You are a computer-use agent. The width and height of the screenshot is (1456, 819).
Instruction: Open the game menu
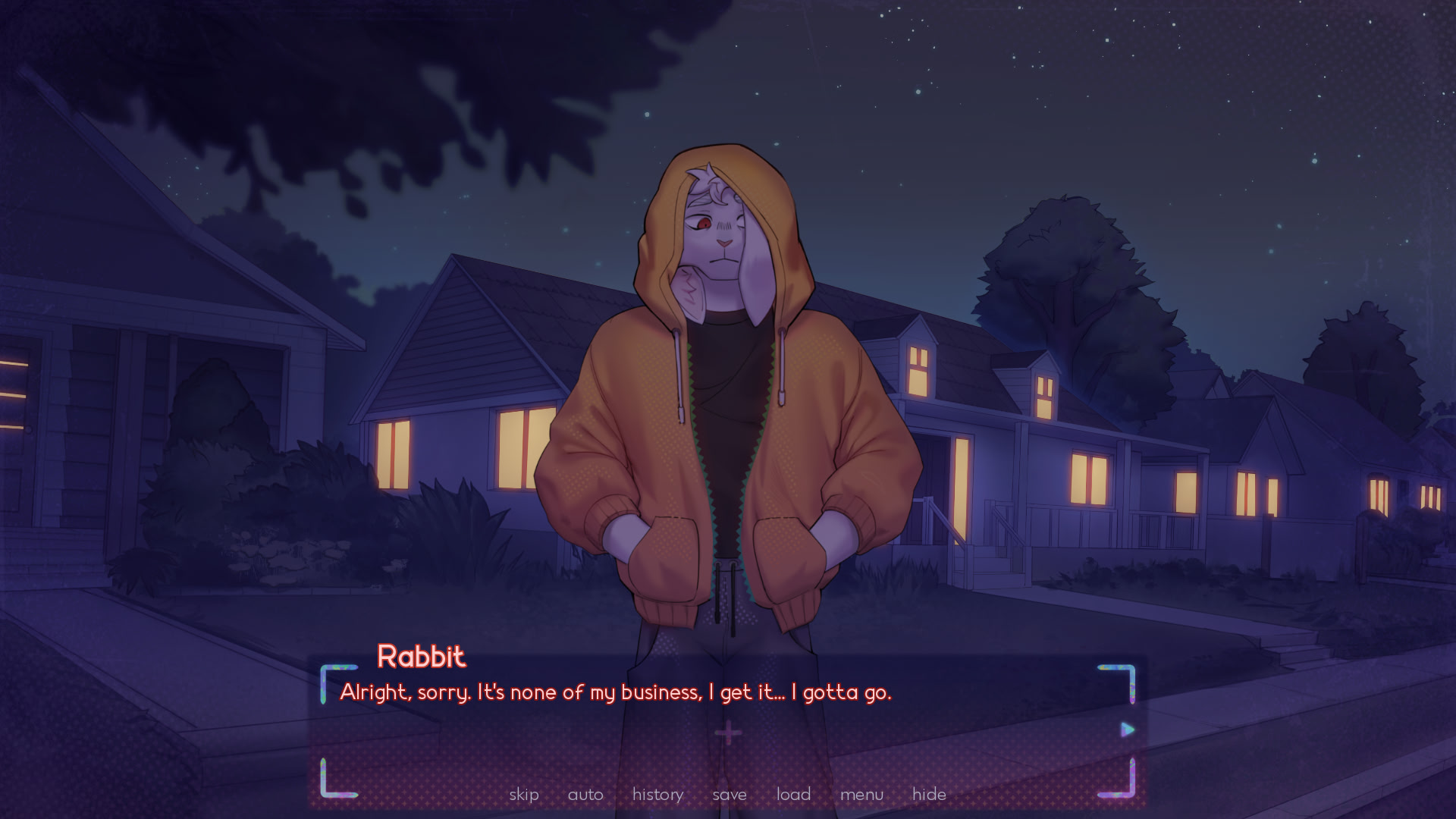tap(861, 794)
